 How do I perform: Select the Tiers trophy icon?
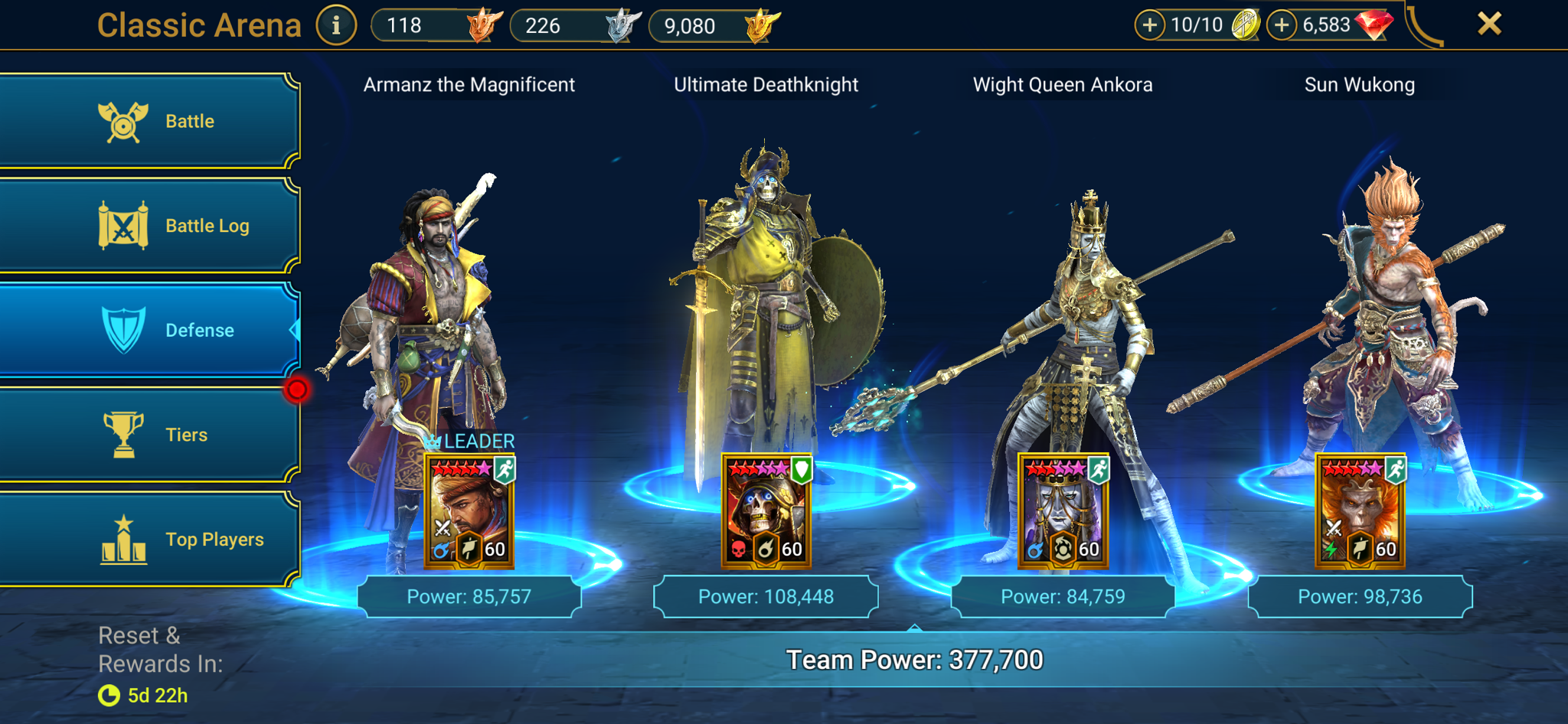[122, 434]
